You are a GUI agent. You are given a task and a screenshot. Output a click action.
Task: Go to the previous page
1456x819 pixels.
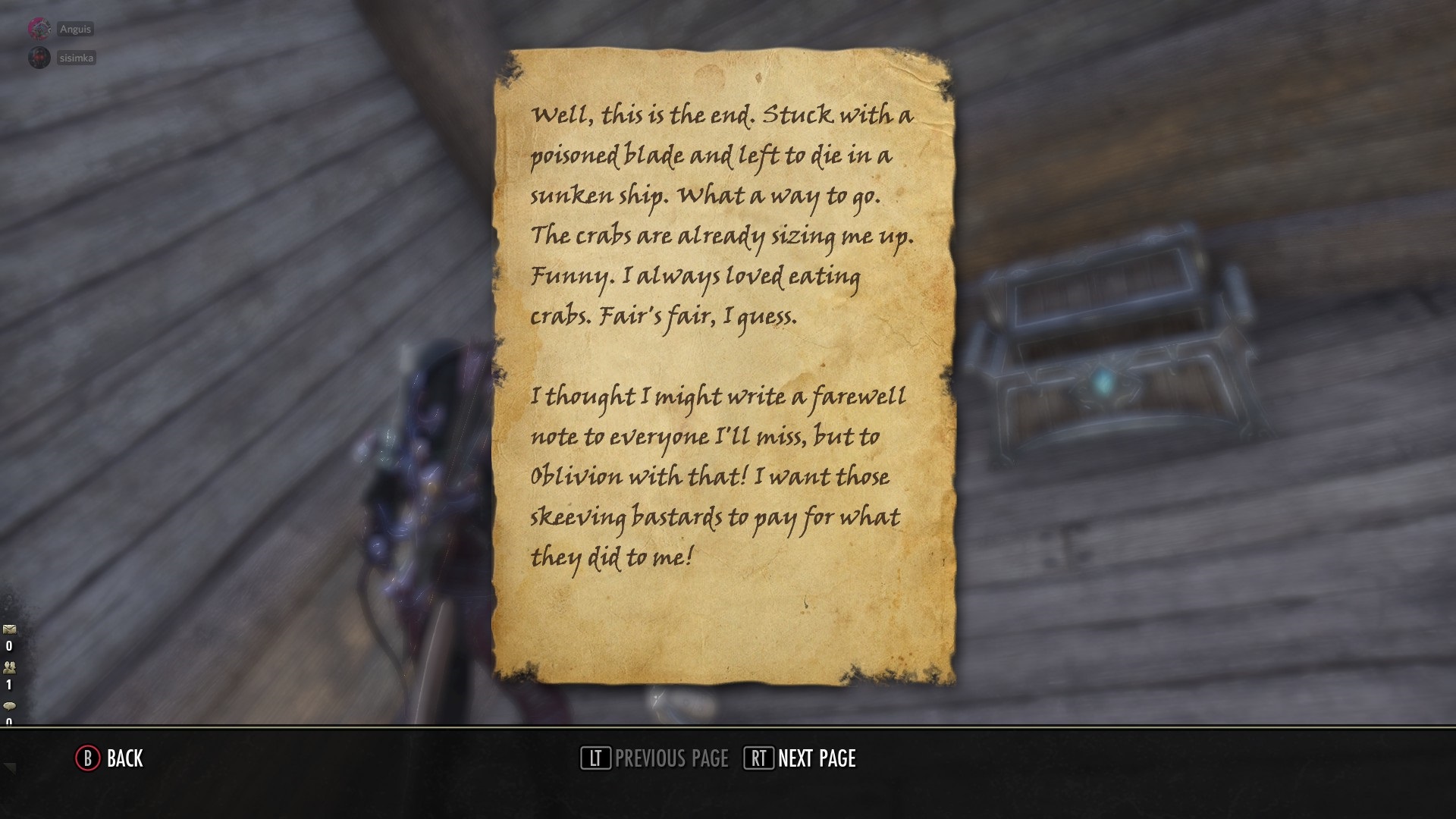point(654,758)
